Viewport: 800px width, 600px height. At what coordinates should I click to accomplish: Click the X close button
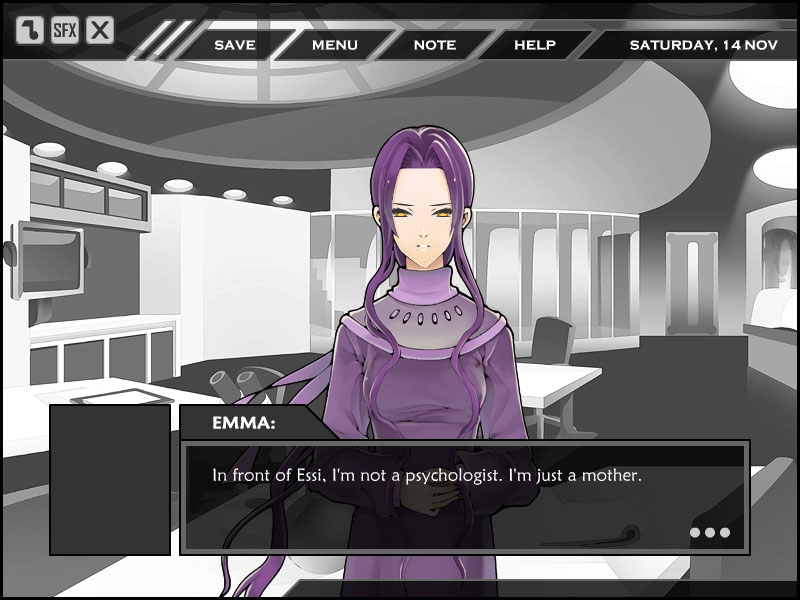[100, 30]
